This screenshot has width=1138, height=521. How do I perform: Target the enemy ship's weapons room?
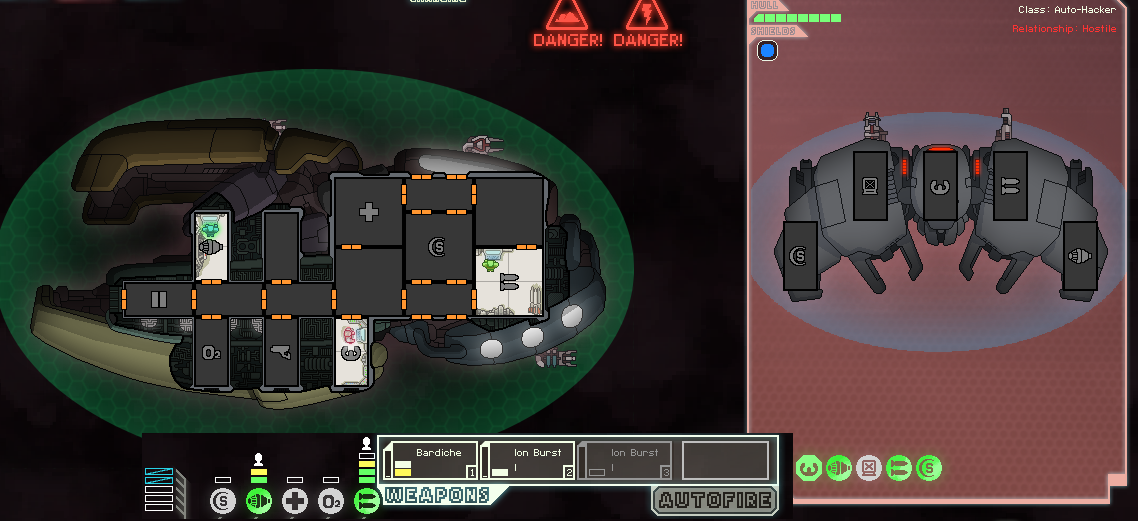1010,186
